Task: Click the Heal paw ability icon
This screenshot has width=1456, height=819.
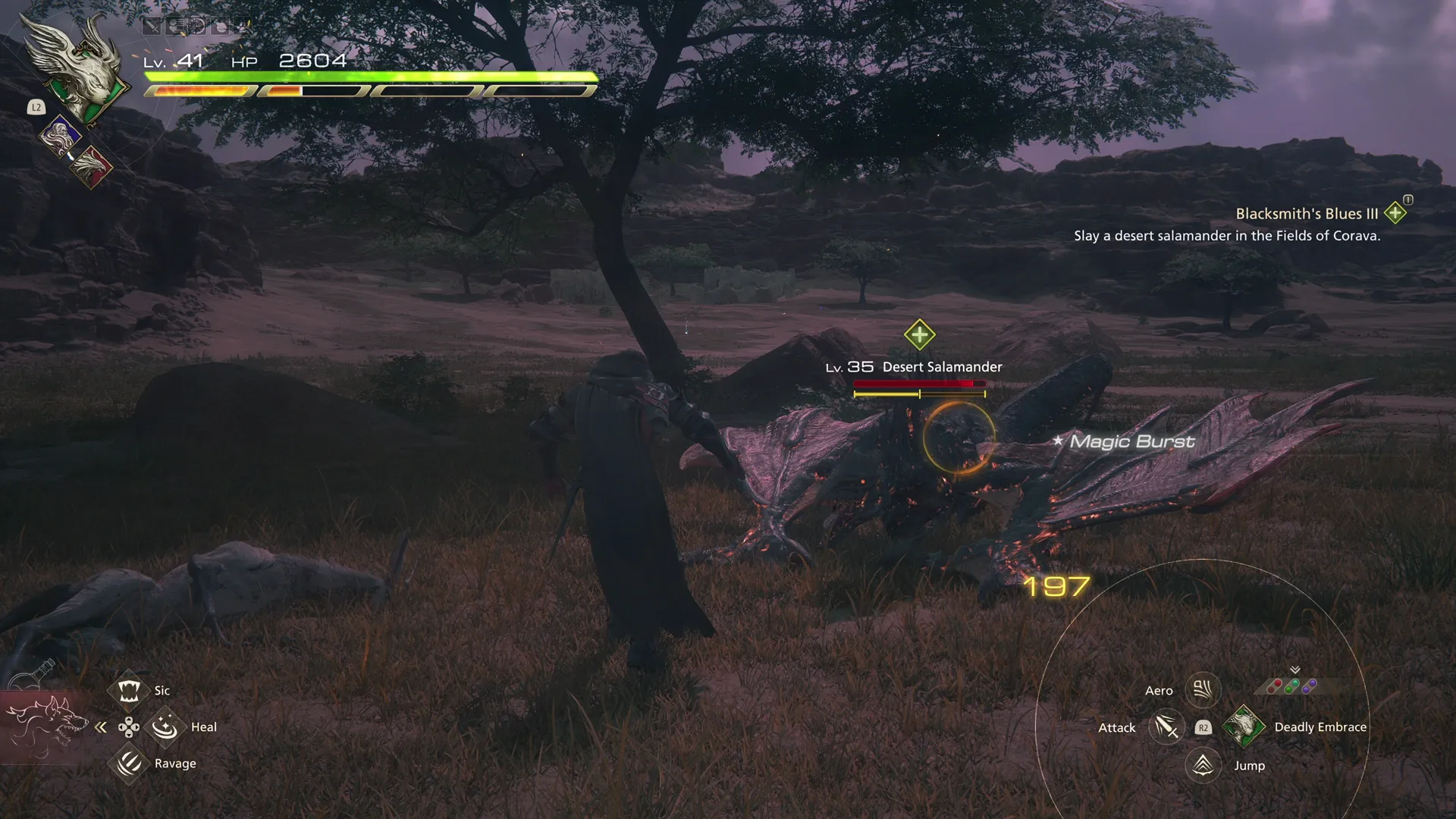Action: (x=166, y=726)
